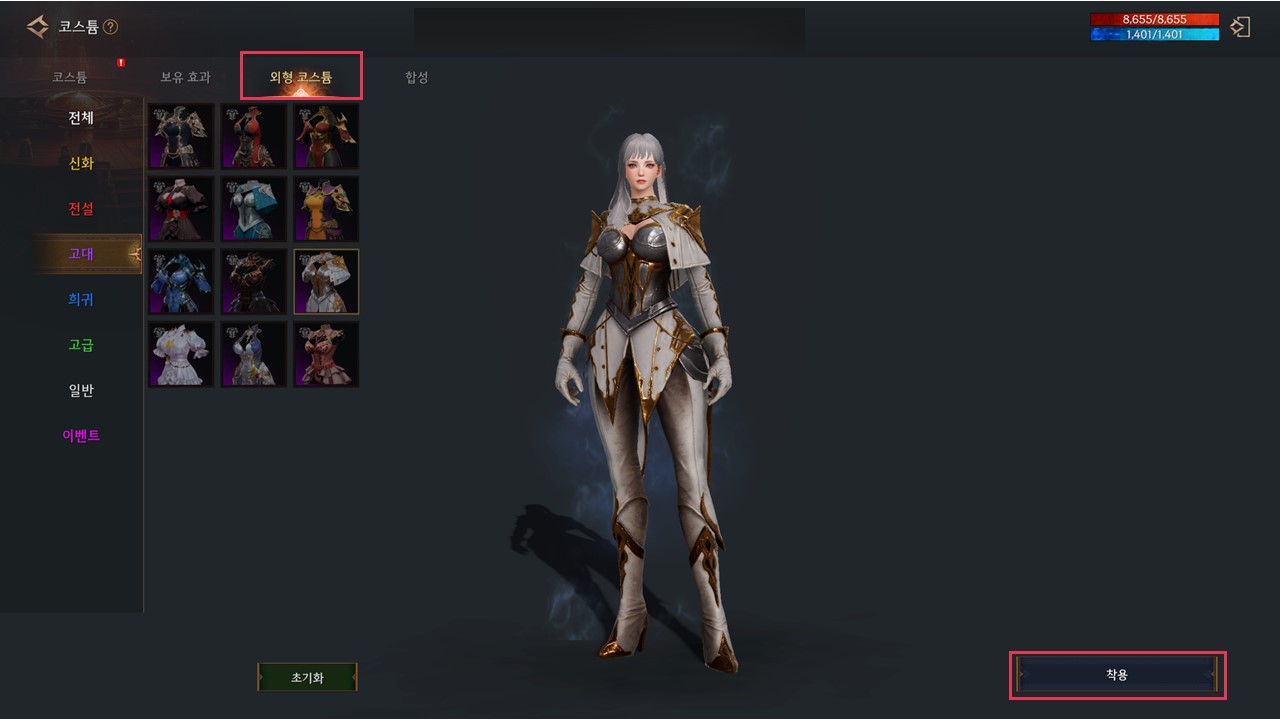Filter costumes by 신화 grade

point(81,164)
